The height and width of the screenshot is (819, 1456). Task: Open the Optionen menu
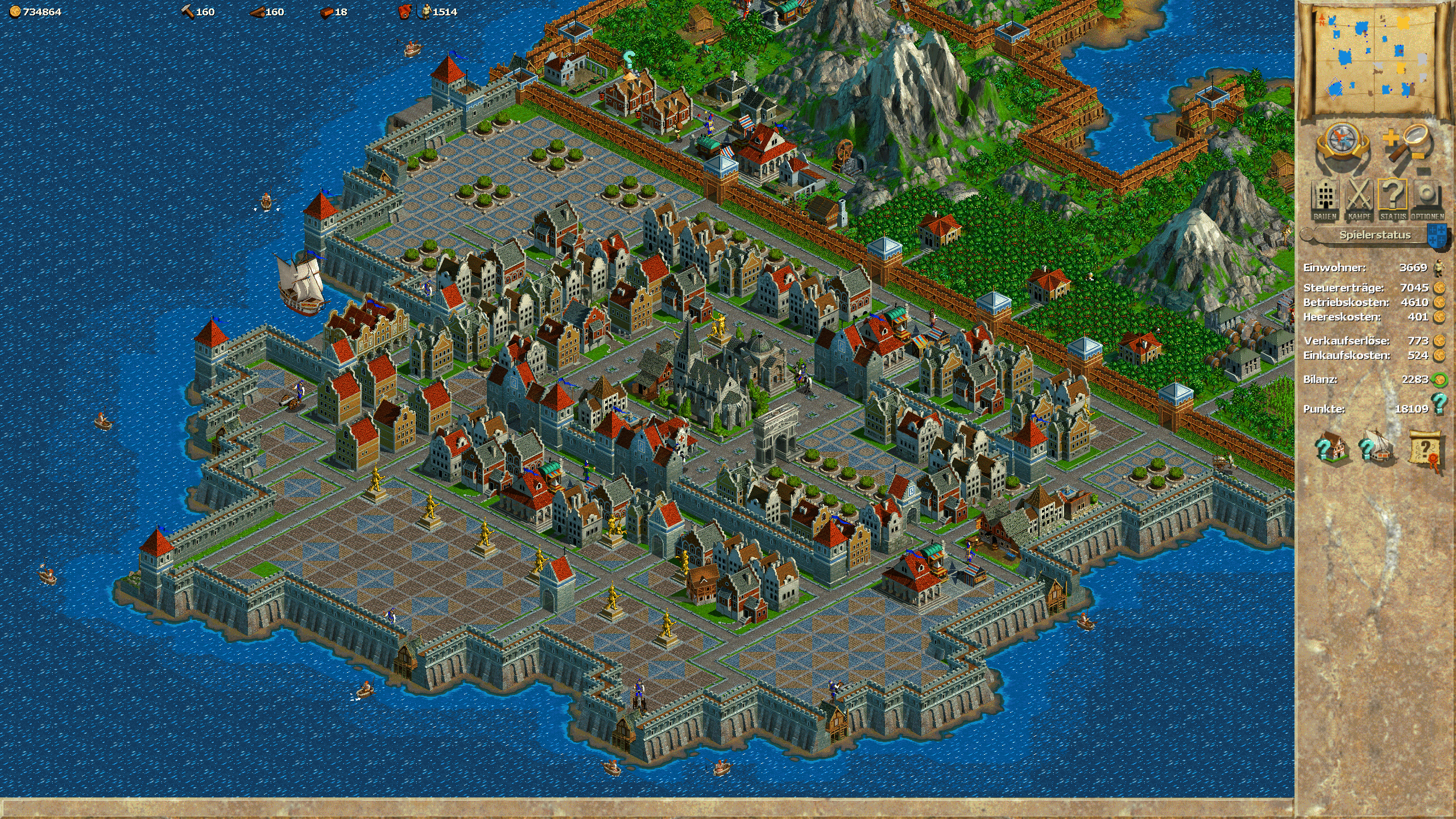pyautogui.click(x=1427, y=200)
